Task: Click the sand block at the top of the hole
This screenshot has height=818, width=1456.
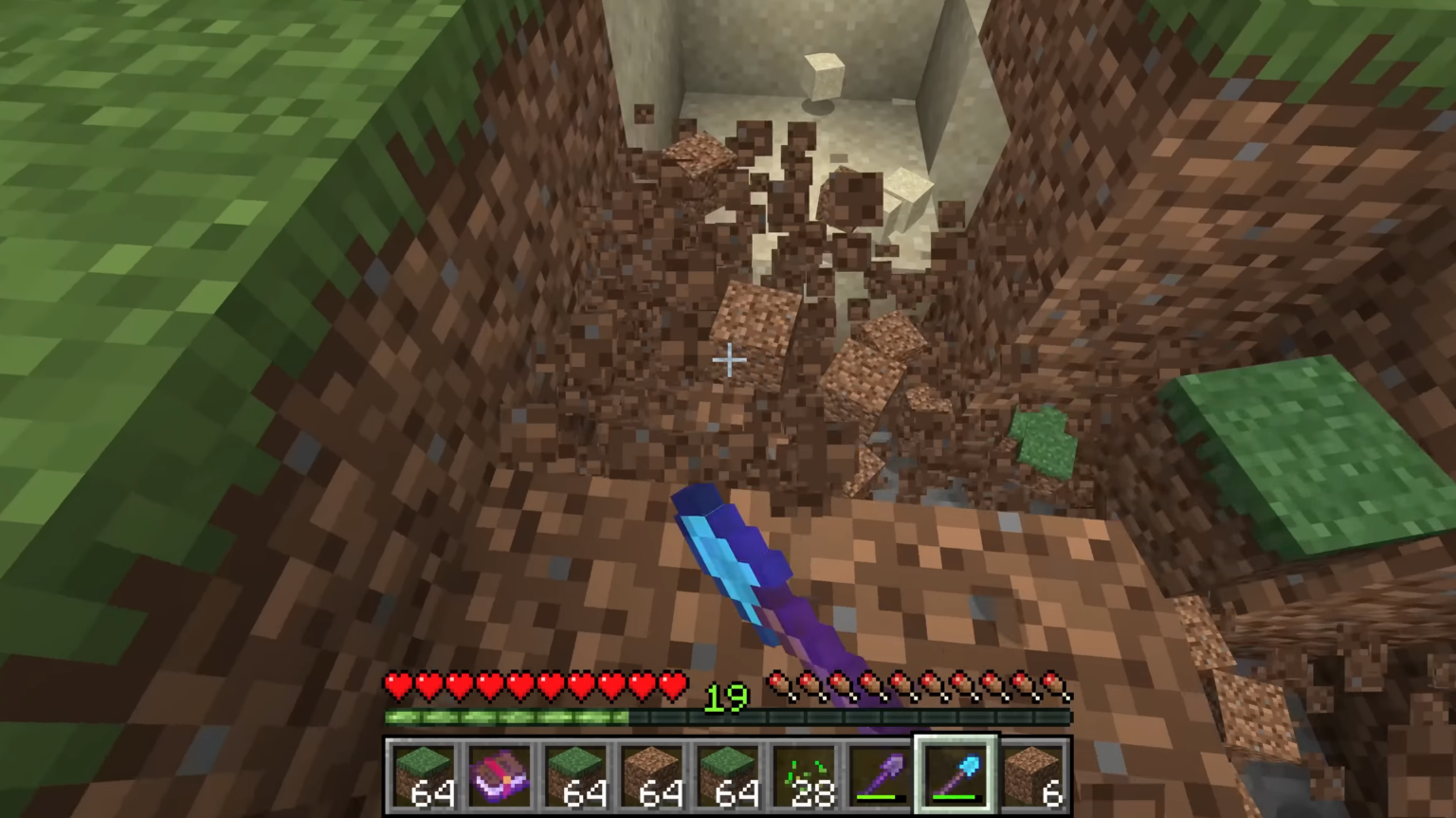Action: 824,76
